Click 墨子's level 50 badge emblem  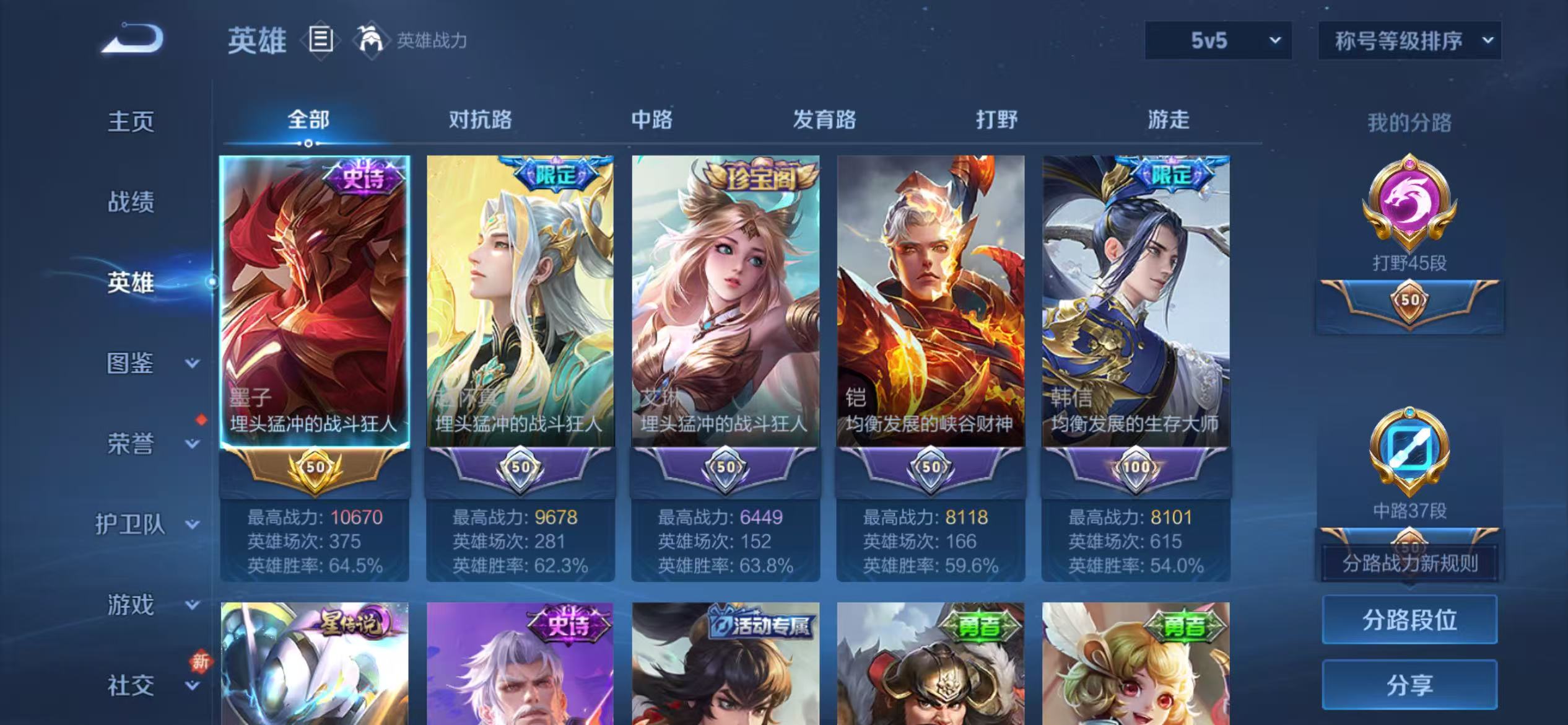point(315,468)
